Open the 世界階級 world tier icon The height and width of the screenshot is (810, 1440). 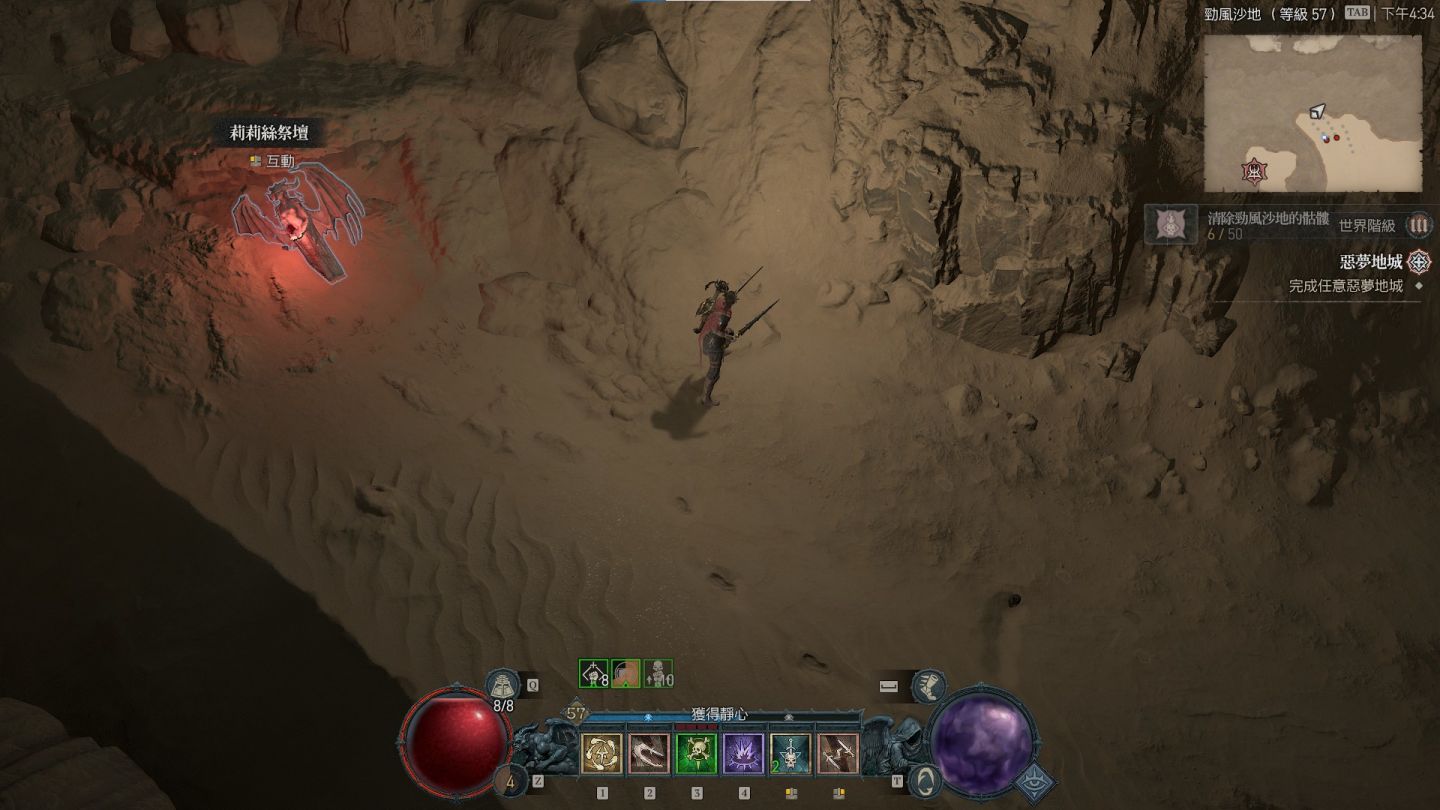tap(1418, 225)
